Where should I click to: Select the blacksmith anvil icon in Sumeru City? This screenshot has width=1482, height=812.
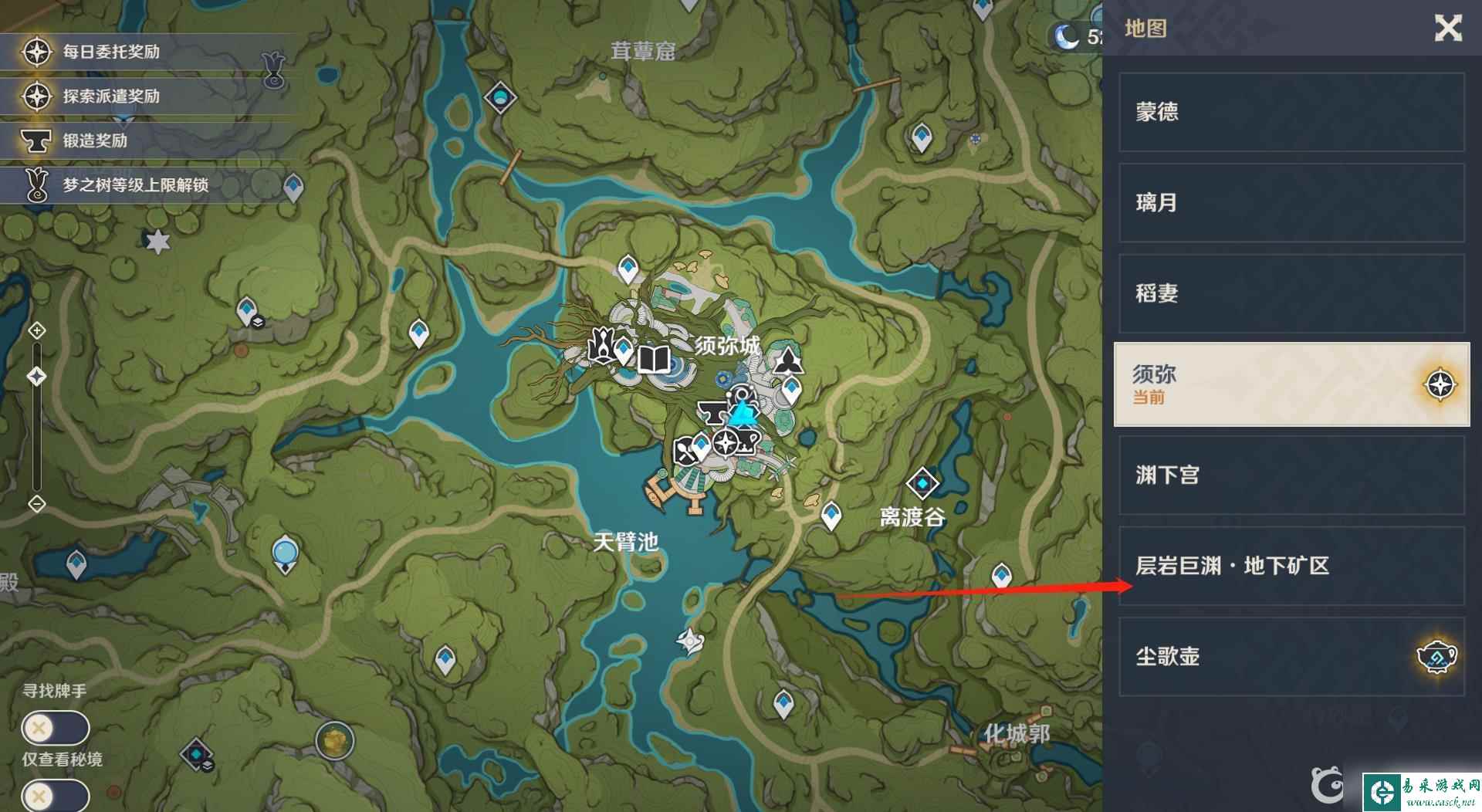coord(712,413)
